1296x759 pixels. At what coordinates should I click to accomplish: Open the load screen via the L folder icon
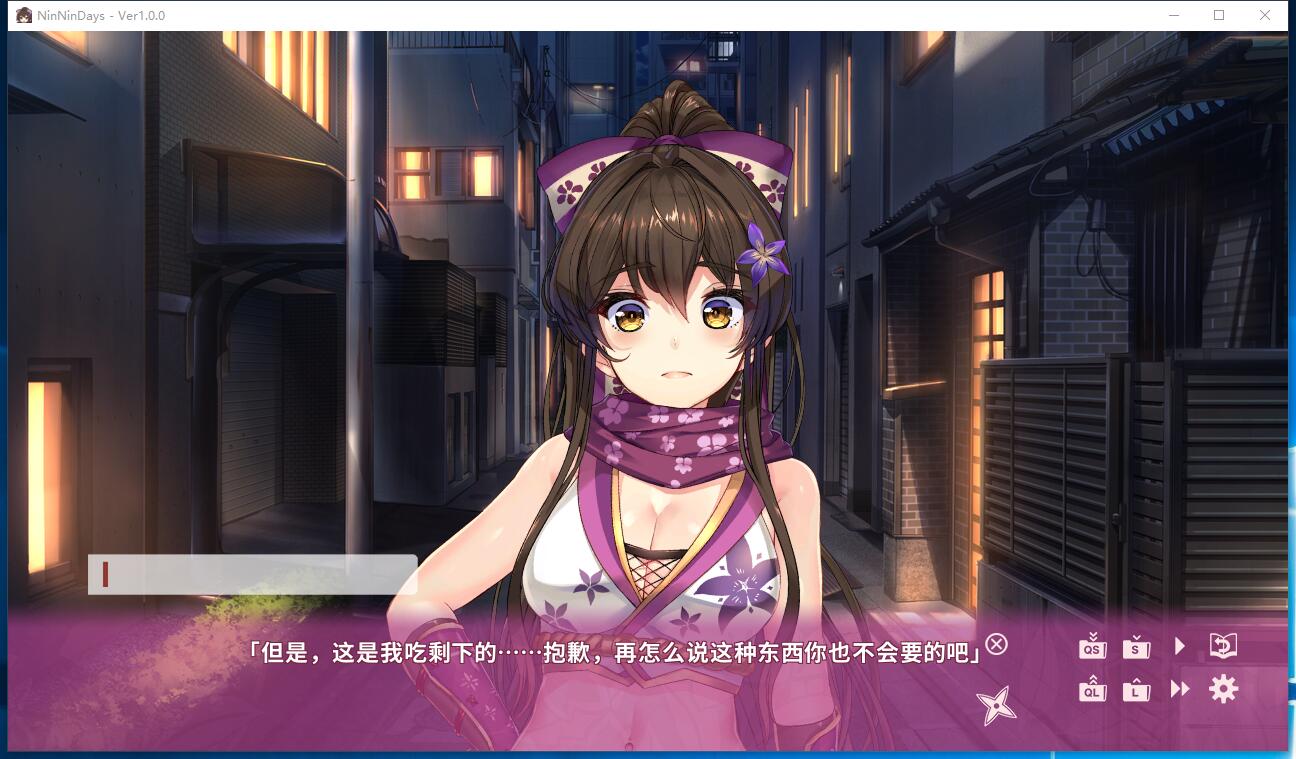(1136, 689)
